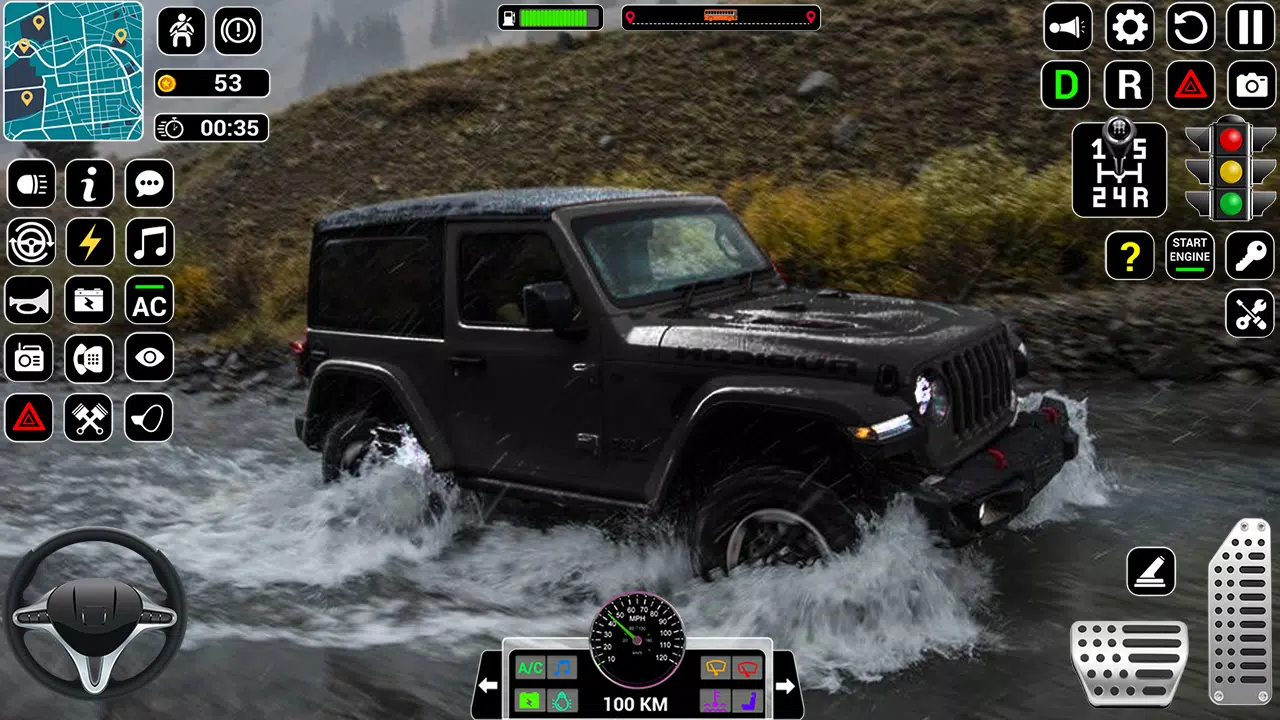The image size is (1280, 720).
Task: Play music with the note icon
Action: (x=149, y=243)
